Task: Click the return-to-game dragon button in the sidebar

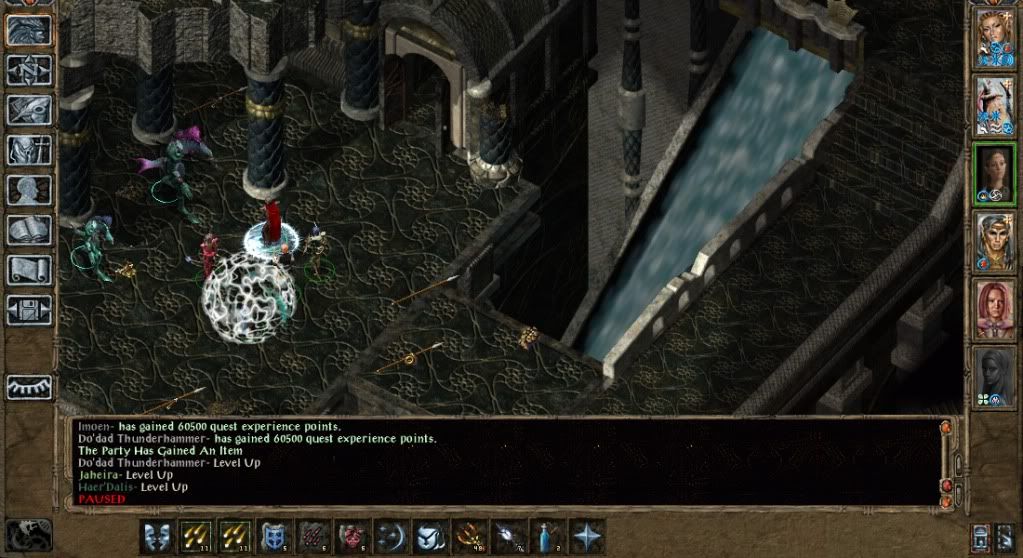Action: coord(29,30)
